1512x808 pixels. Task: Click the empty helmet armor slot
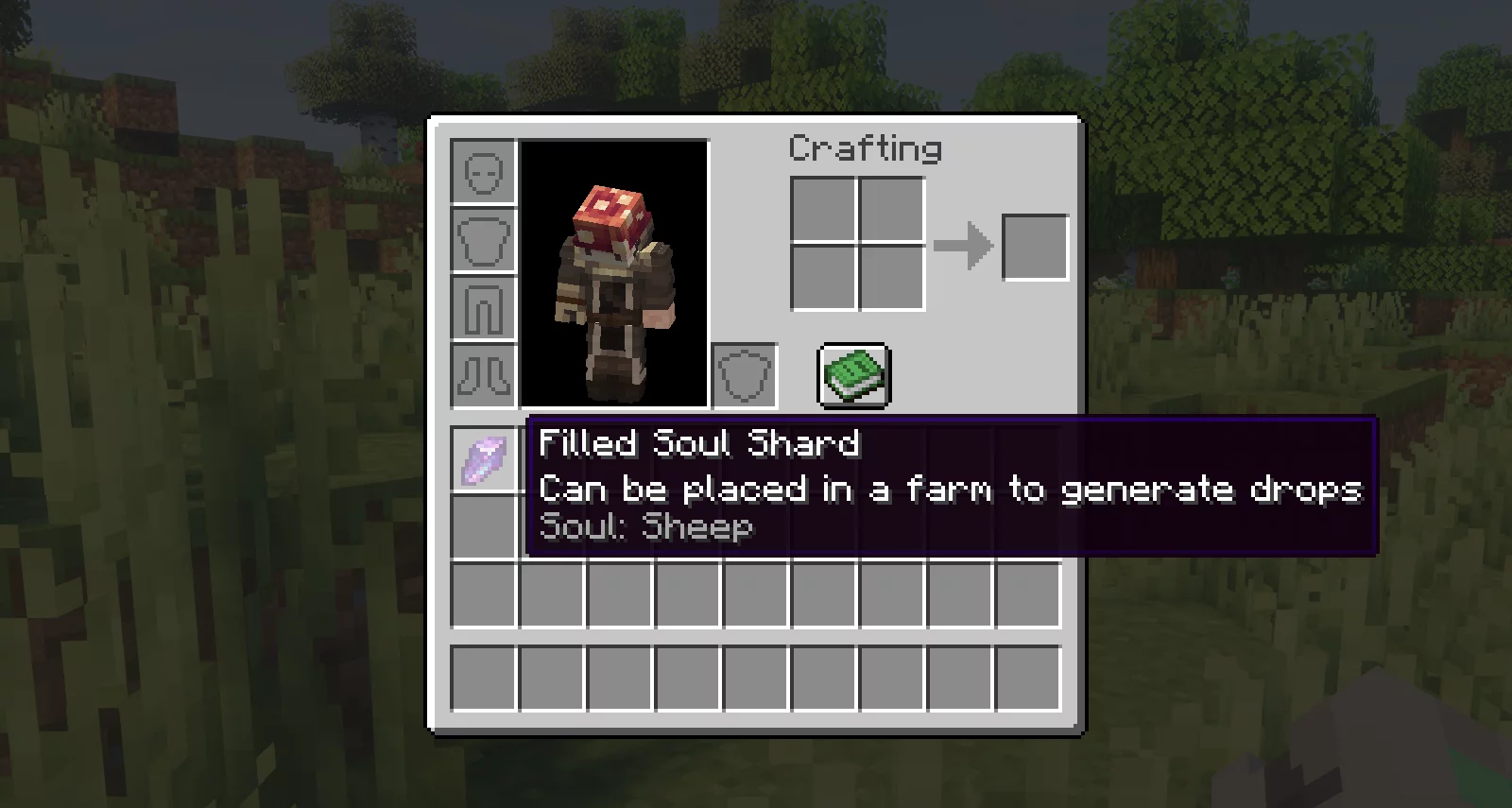(484, 172)
